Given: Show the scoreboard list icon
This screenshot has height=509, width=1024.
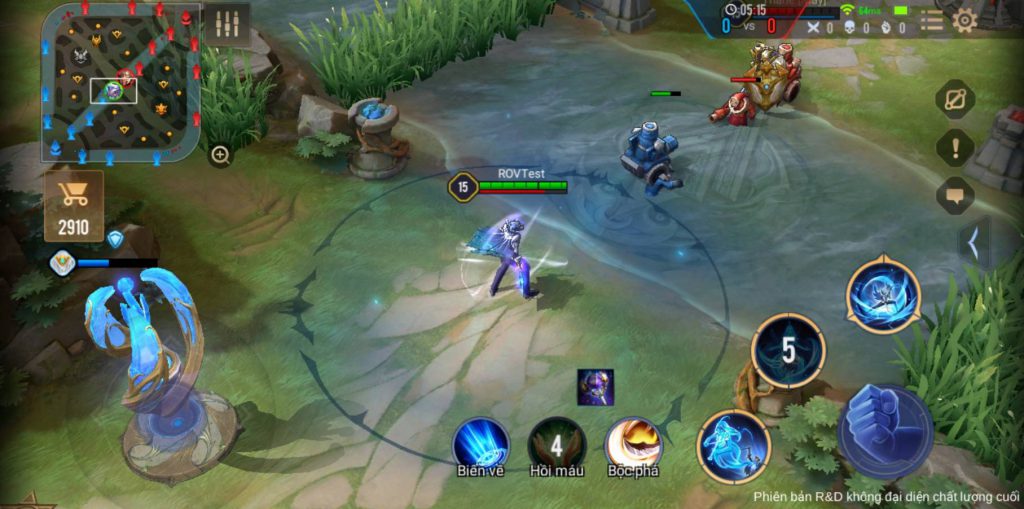Looking at the screenshot, I should [932, 19].
